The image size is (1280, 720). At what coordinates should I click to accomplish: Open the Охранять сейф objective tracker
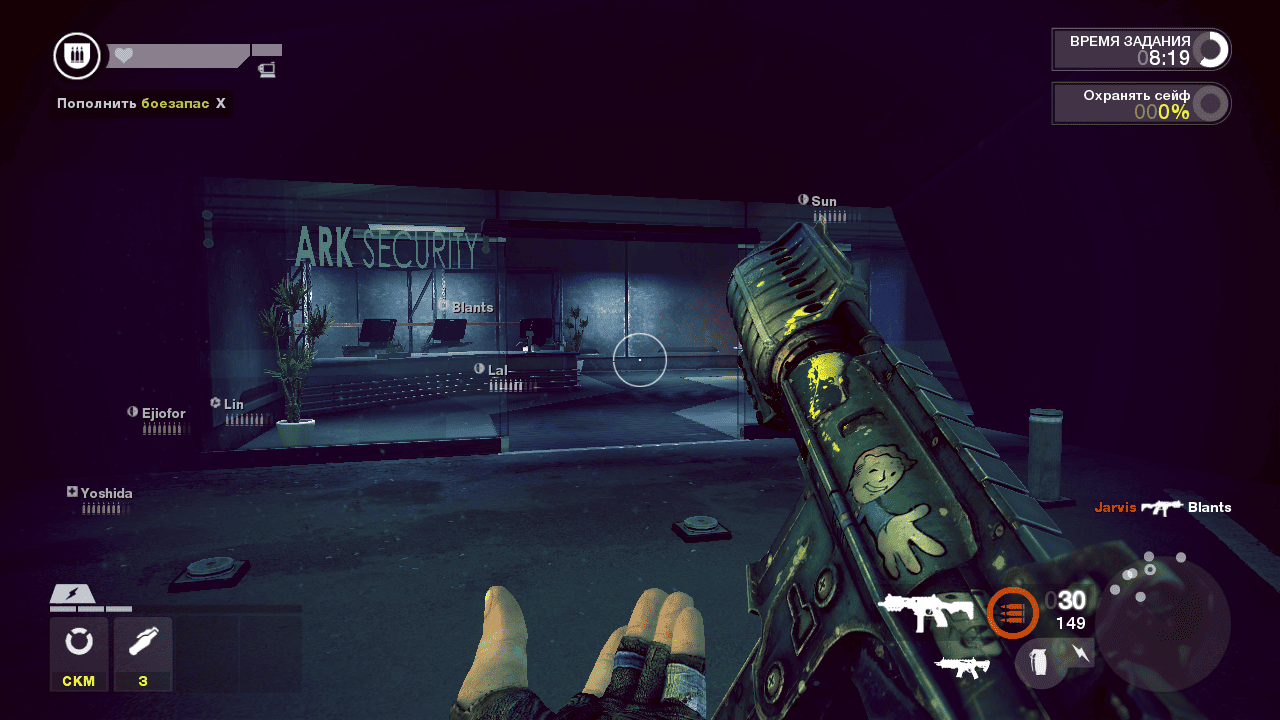(1141, 103)
